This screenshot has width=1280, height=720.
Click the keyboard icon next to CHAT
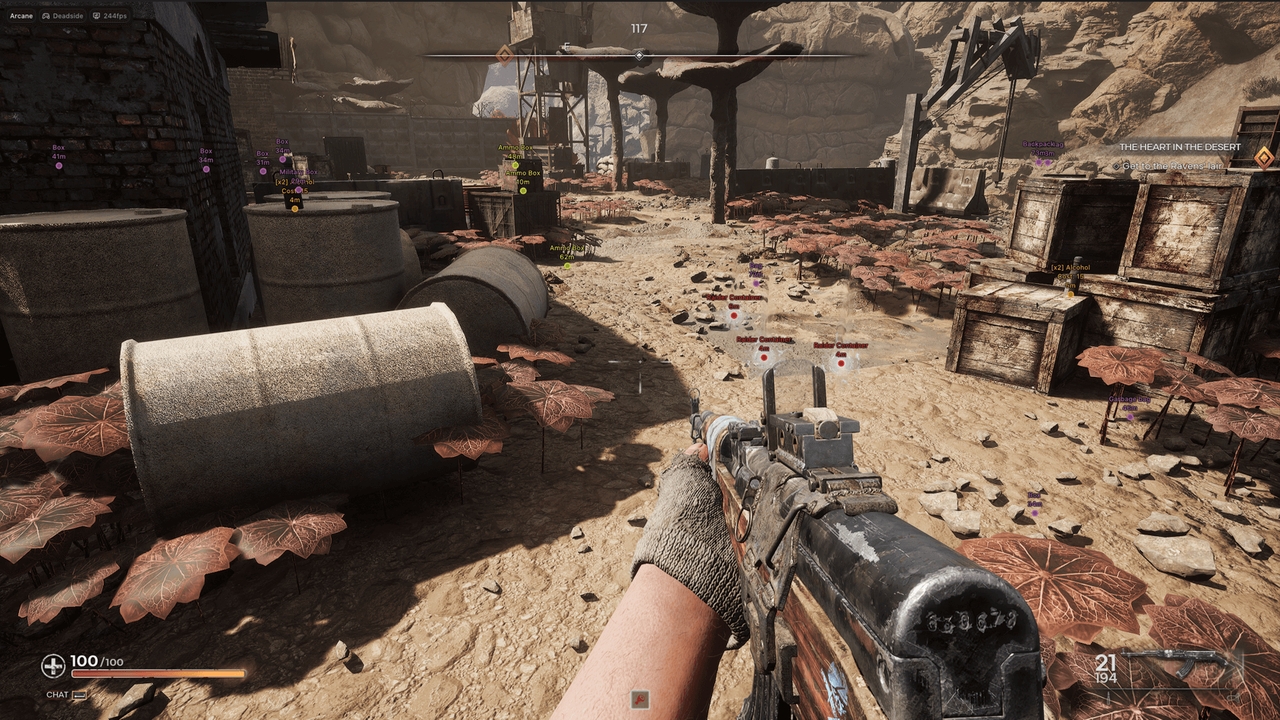point(79,695)
